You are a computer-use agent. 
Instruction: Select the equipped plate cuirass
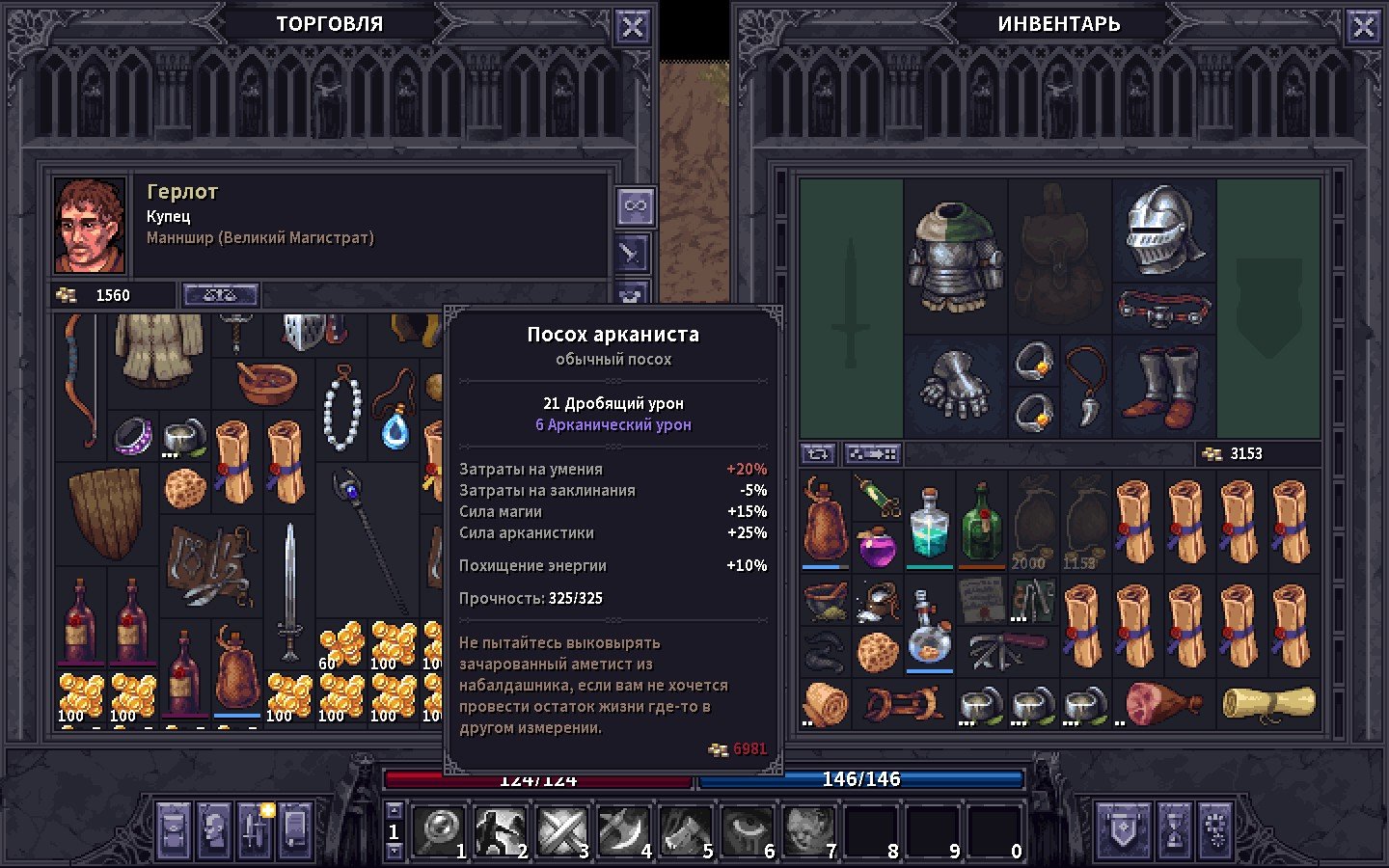[955, 256]
